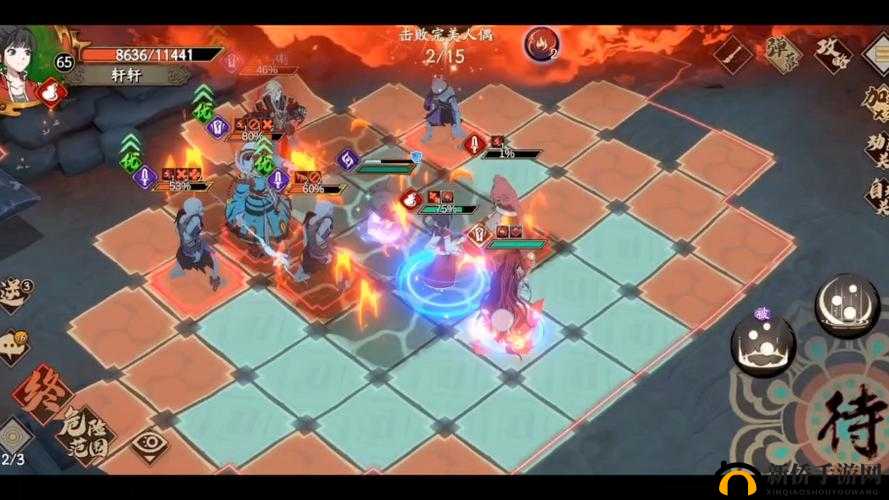Click the sword diamond icon
889x500 pixels.
coord(733,51)
